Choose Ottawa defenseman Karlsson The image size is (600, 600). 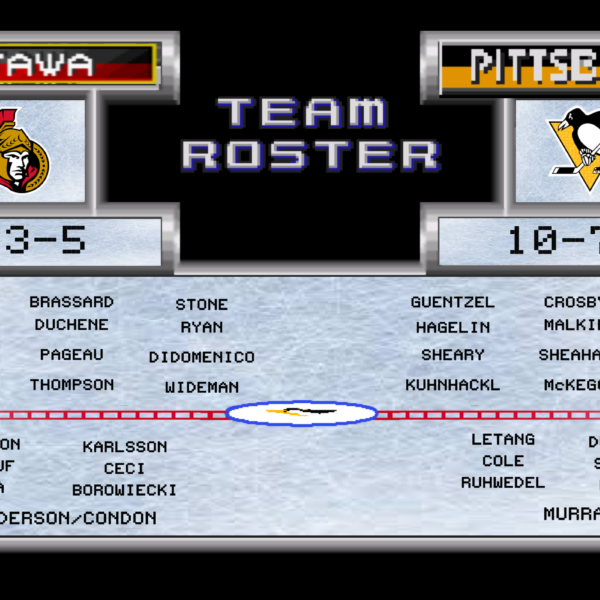pyautogui.click(x=125, y=447)
